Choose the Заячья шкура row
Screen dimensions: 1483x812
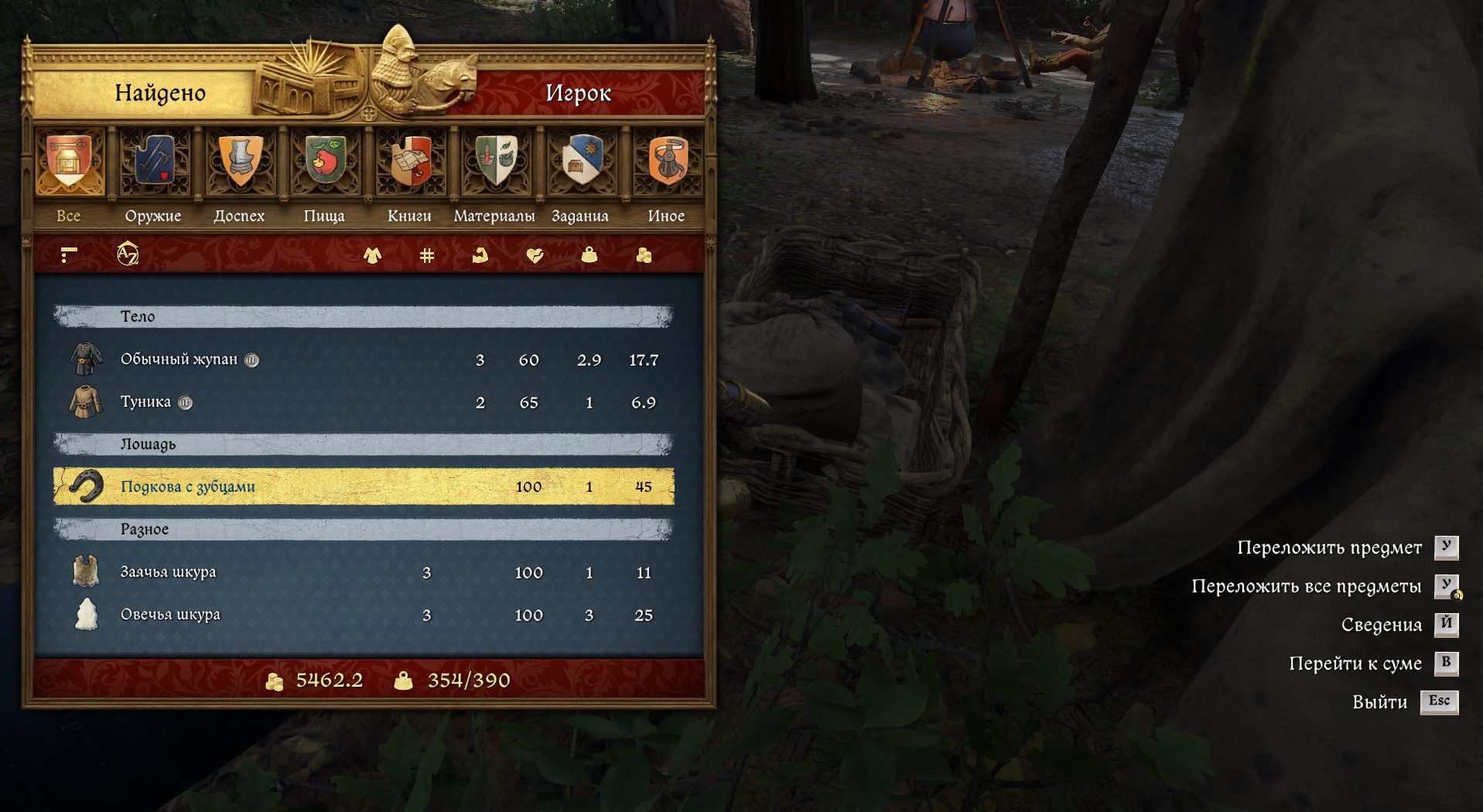[364, 572]
